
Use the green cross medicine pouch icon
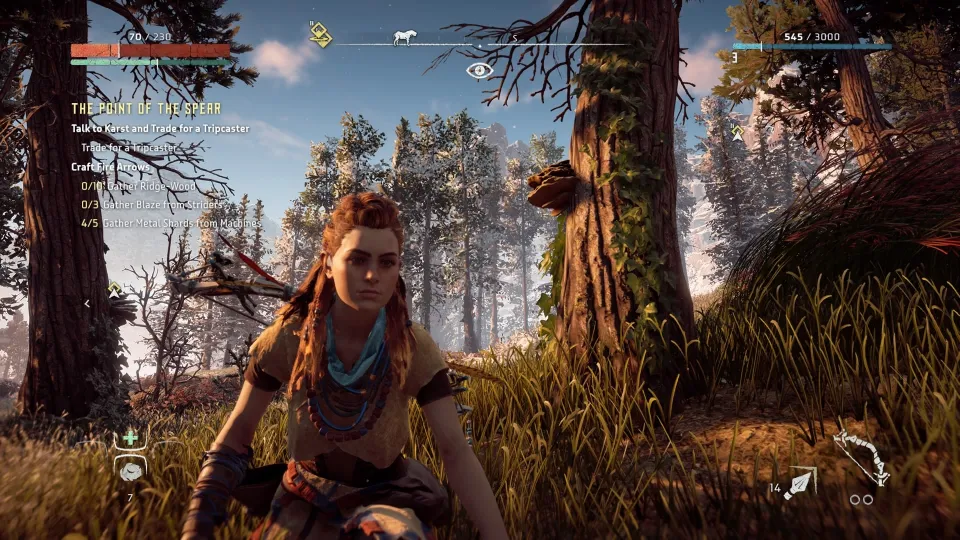pyautogui.click(x=129, y=439)
